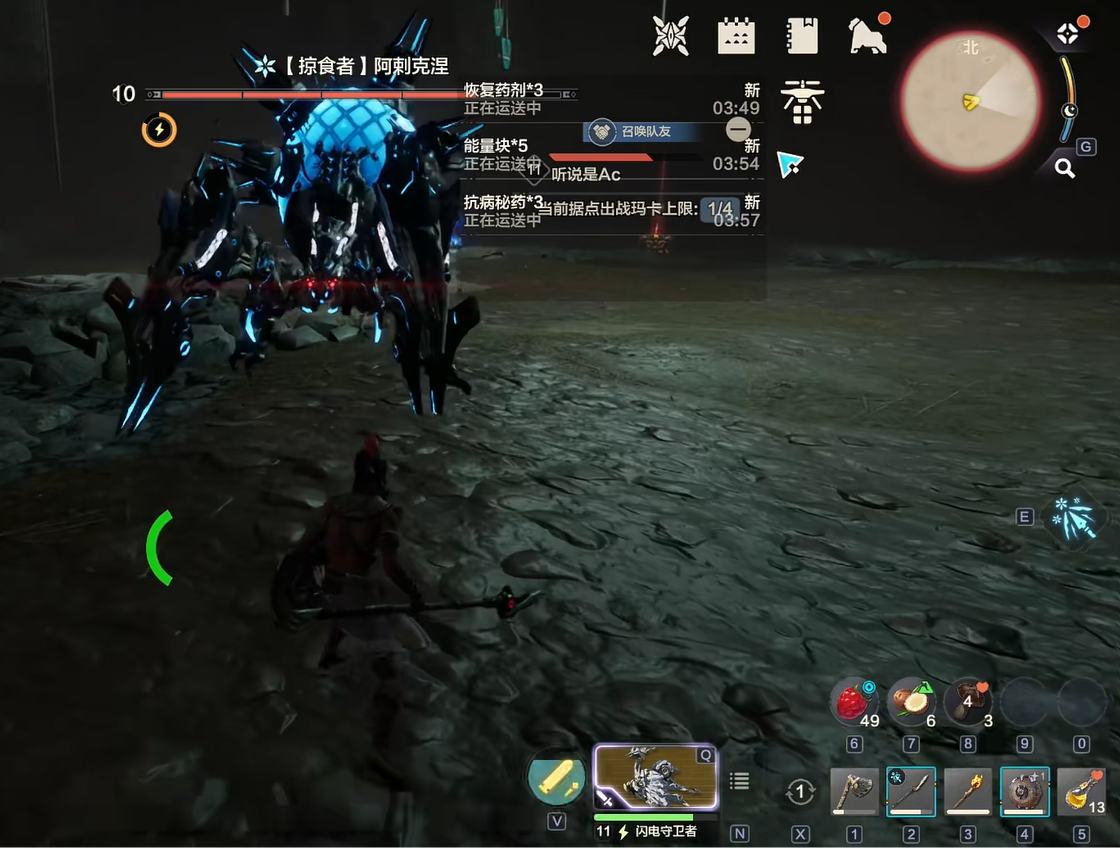Open the crossed-leaves emblem menu icon

click(x=671, y=36)
